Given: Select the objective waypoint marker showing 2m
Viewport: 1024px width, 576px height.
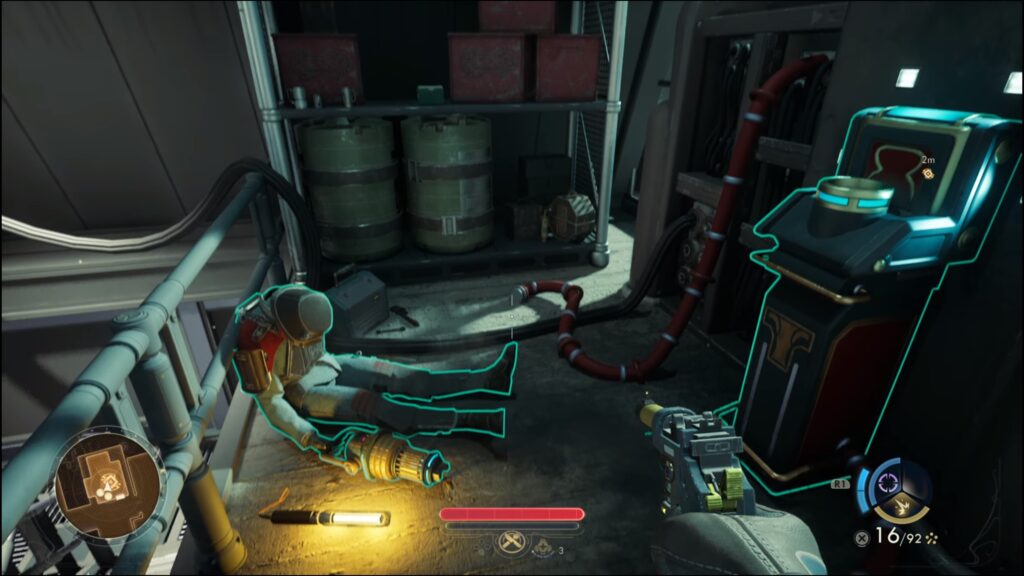Looking at the screenshot, I should 927,172.
